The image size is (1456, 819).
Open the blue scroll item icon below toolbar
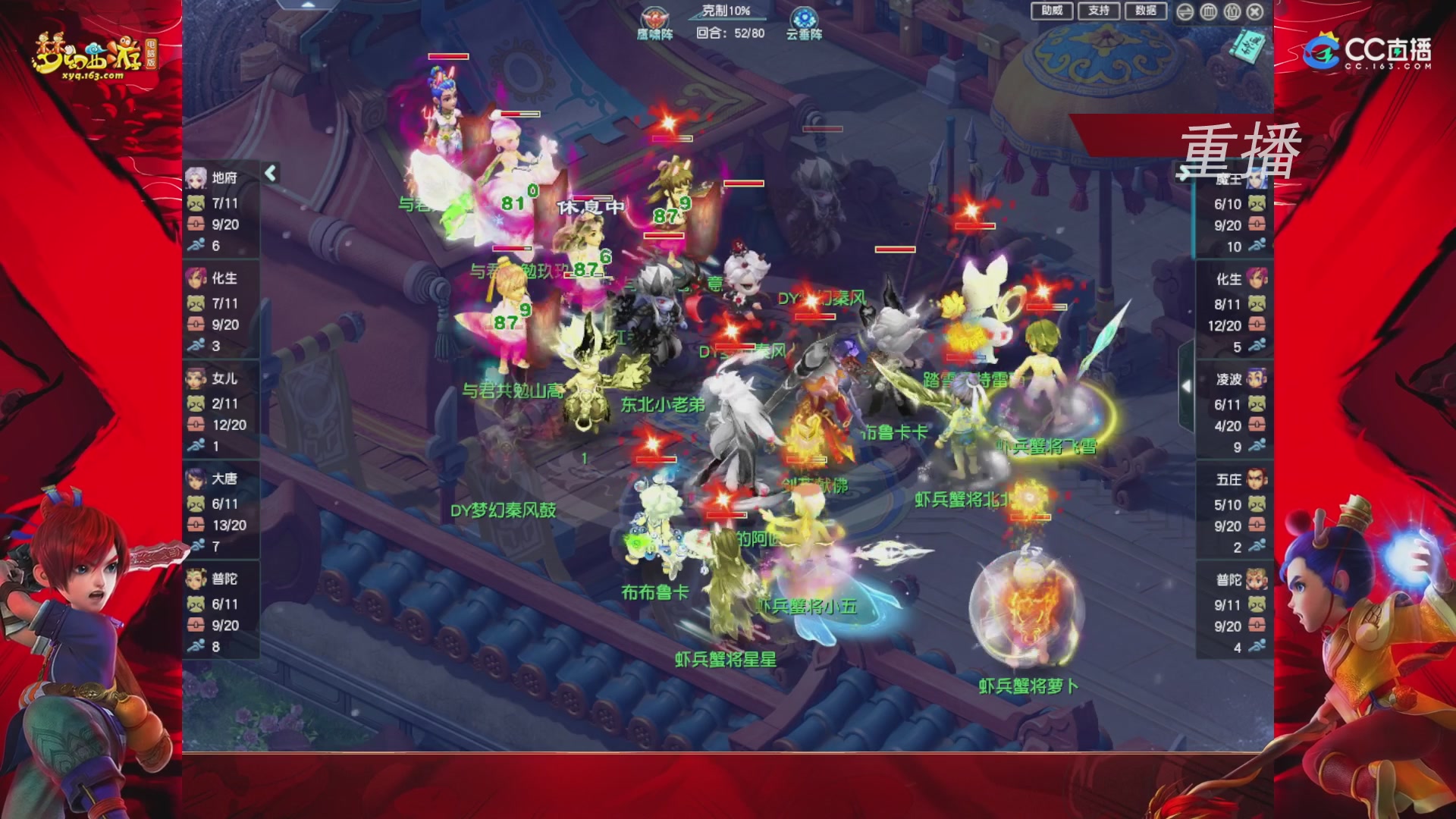point(1248,45)
